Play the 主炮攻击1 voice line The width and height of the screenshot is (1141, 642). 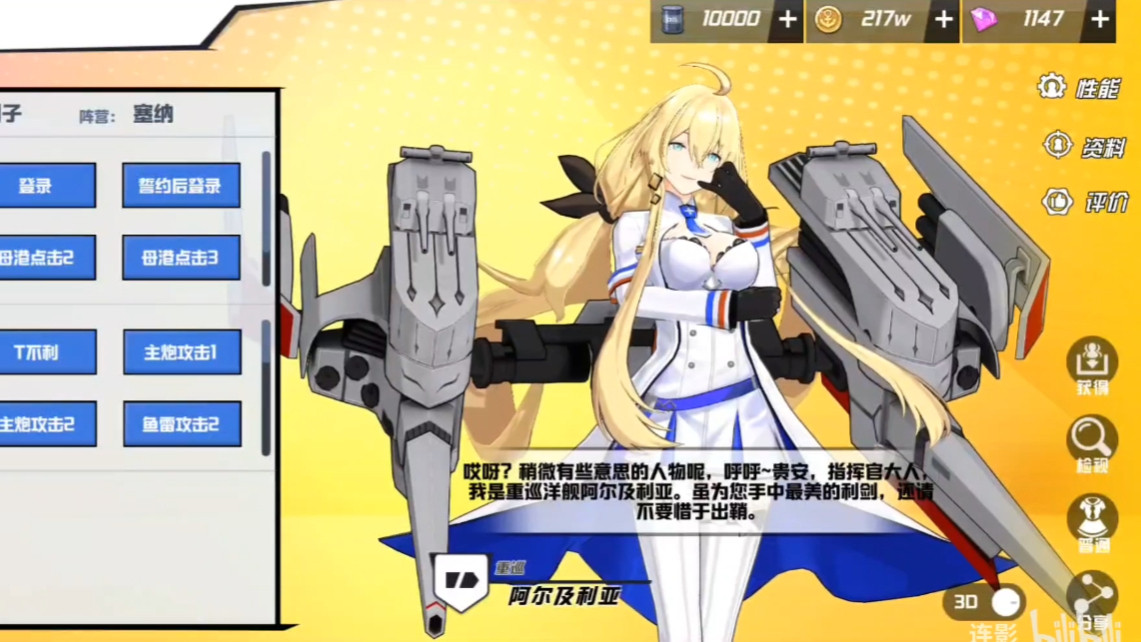(181, 352)
